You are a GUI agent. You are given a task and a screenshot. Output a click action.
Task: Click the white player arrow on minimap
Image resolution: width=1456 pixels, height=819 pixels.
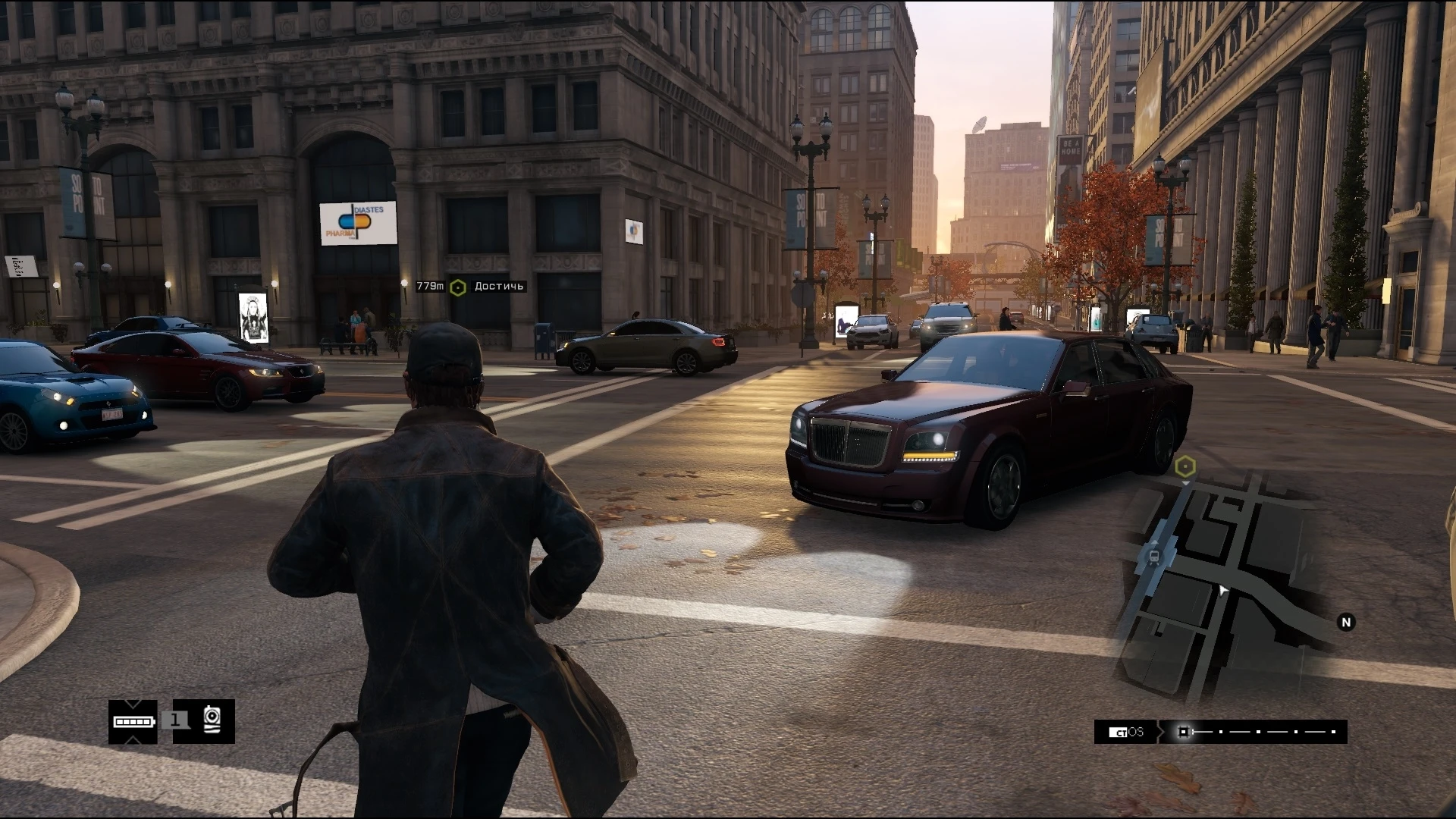1222,590
